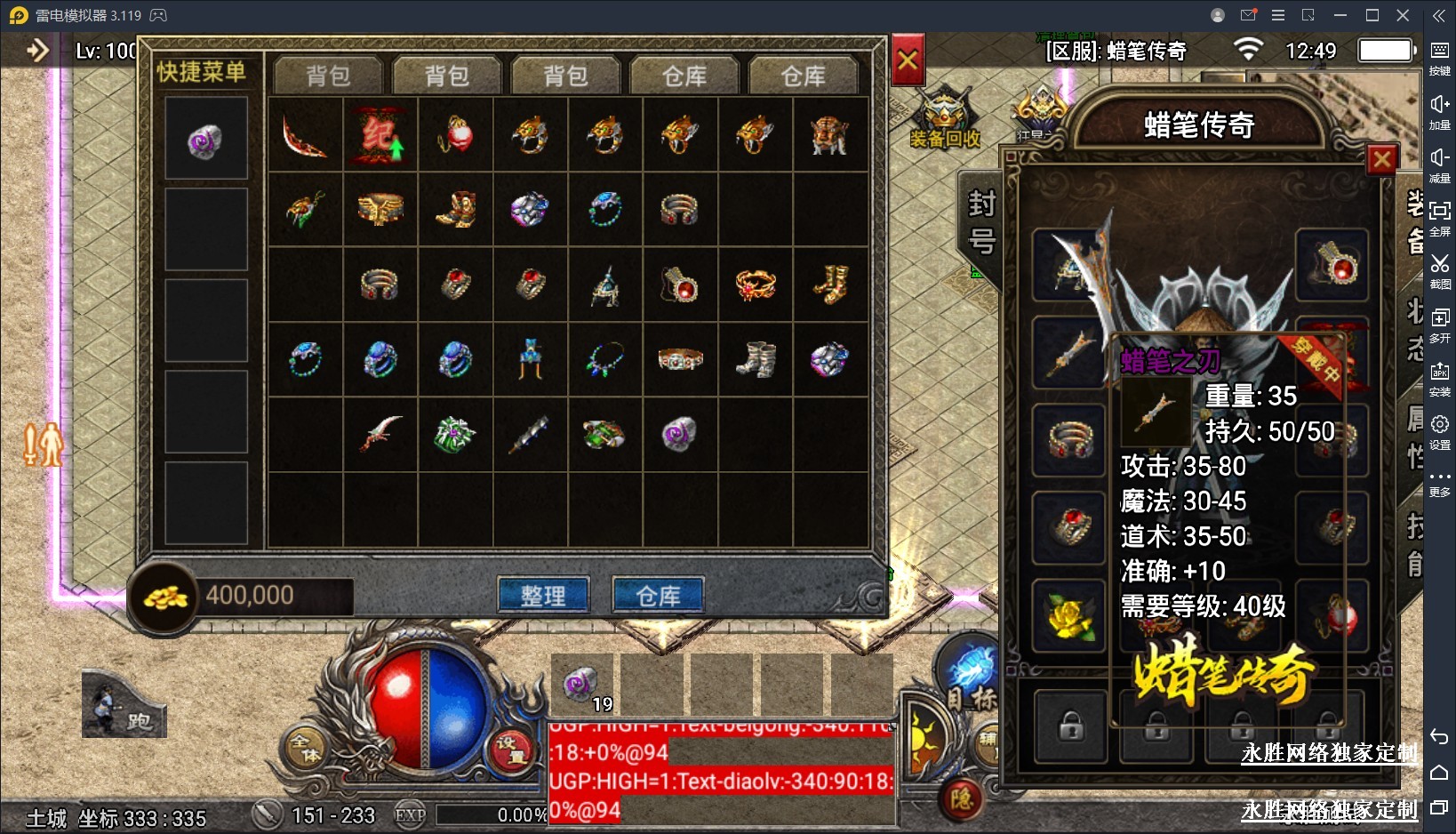Use the hotbar stone with count 19
Viewport: 1456px width, 834px height.
(582, 686)
